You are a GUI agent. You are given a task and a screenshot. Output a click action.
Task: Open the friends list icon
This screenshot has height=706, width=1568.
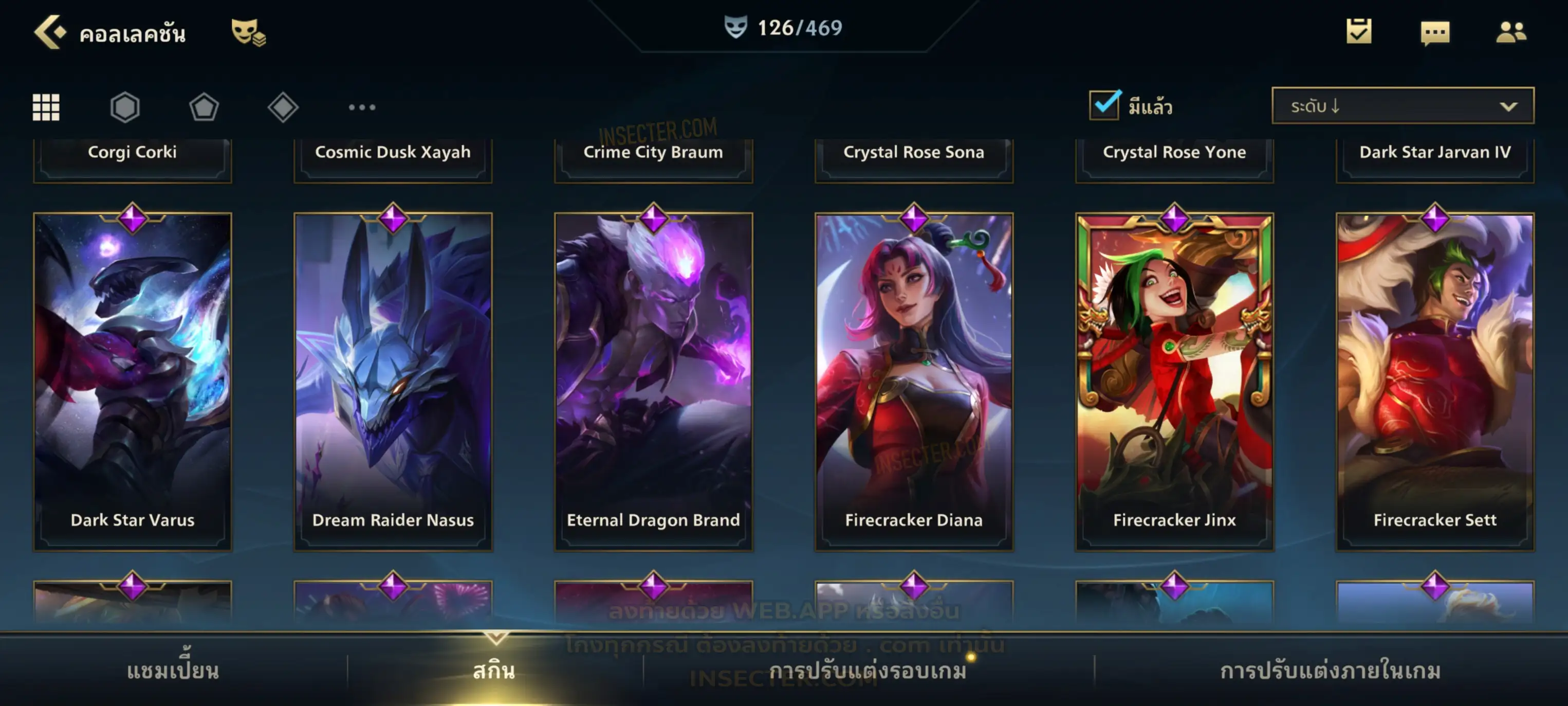click(x=1511, y=32)
